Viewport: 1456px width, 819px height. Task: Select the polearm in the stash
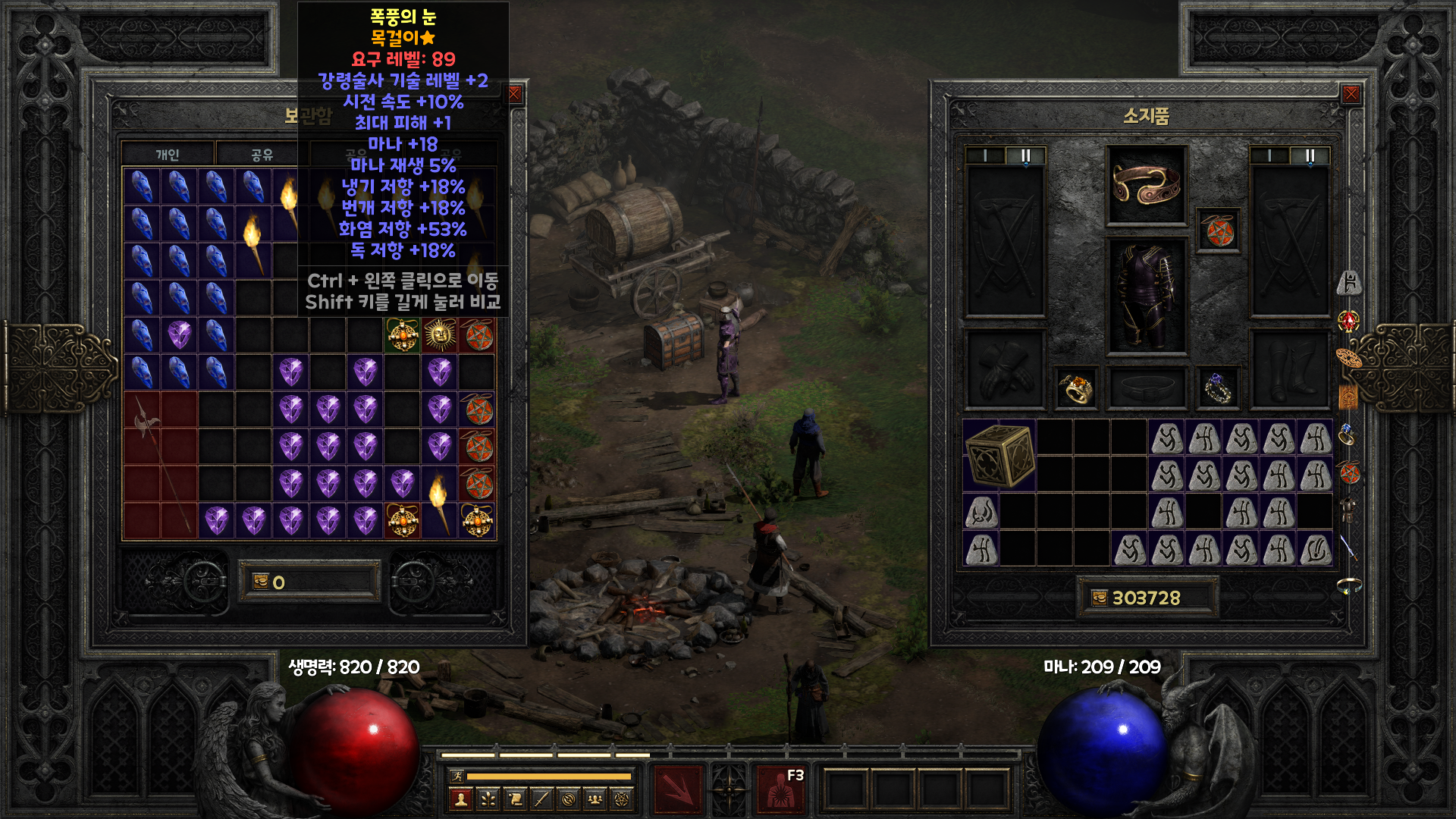[160, 464]
